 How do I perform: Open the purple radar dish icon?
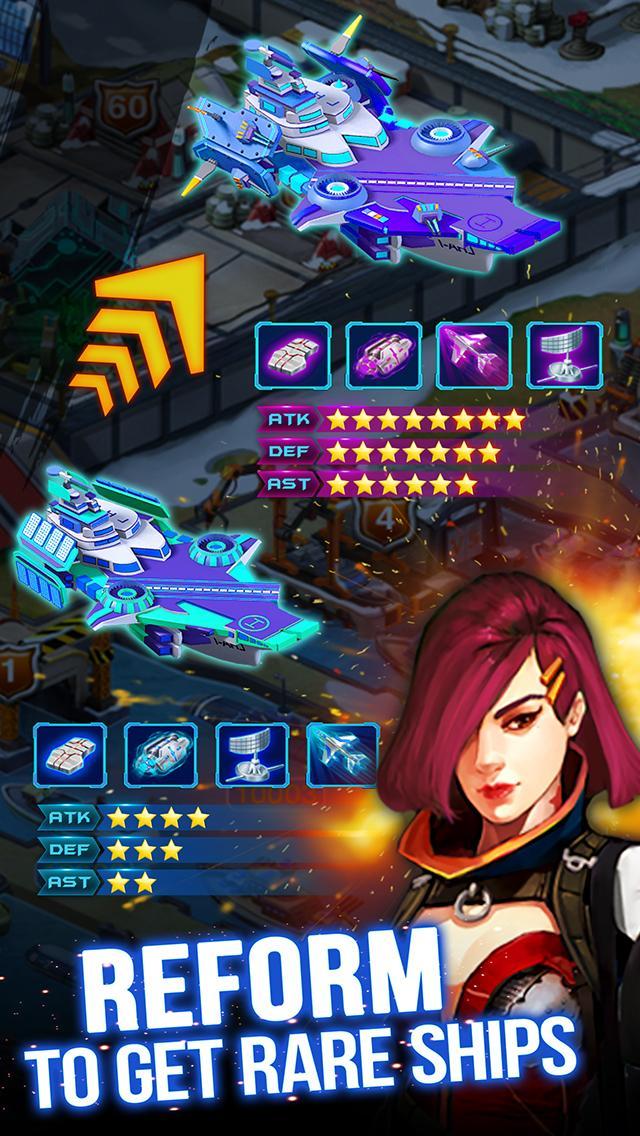tap(564, 357)
